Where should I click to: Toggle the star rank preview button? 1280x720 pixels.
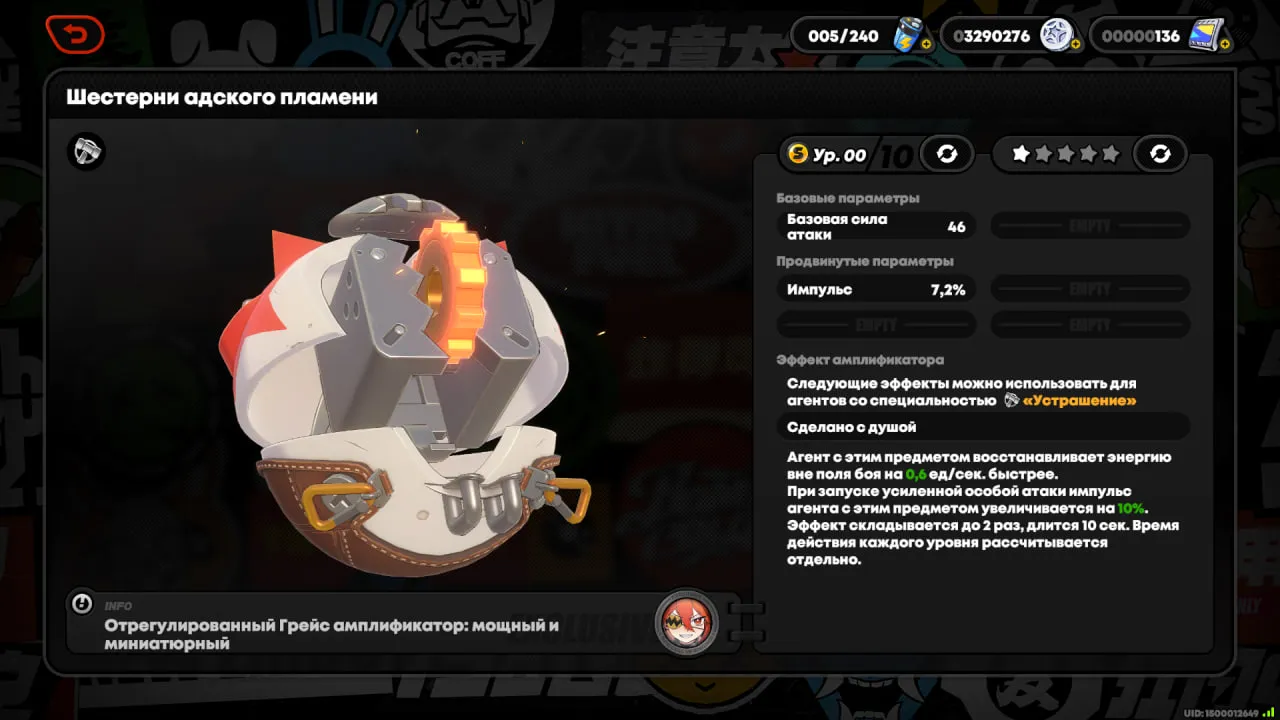pyautogui.click(x=1160, y=154)
